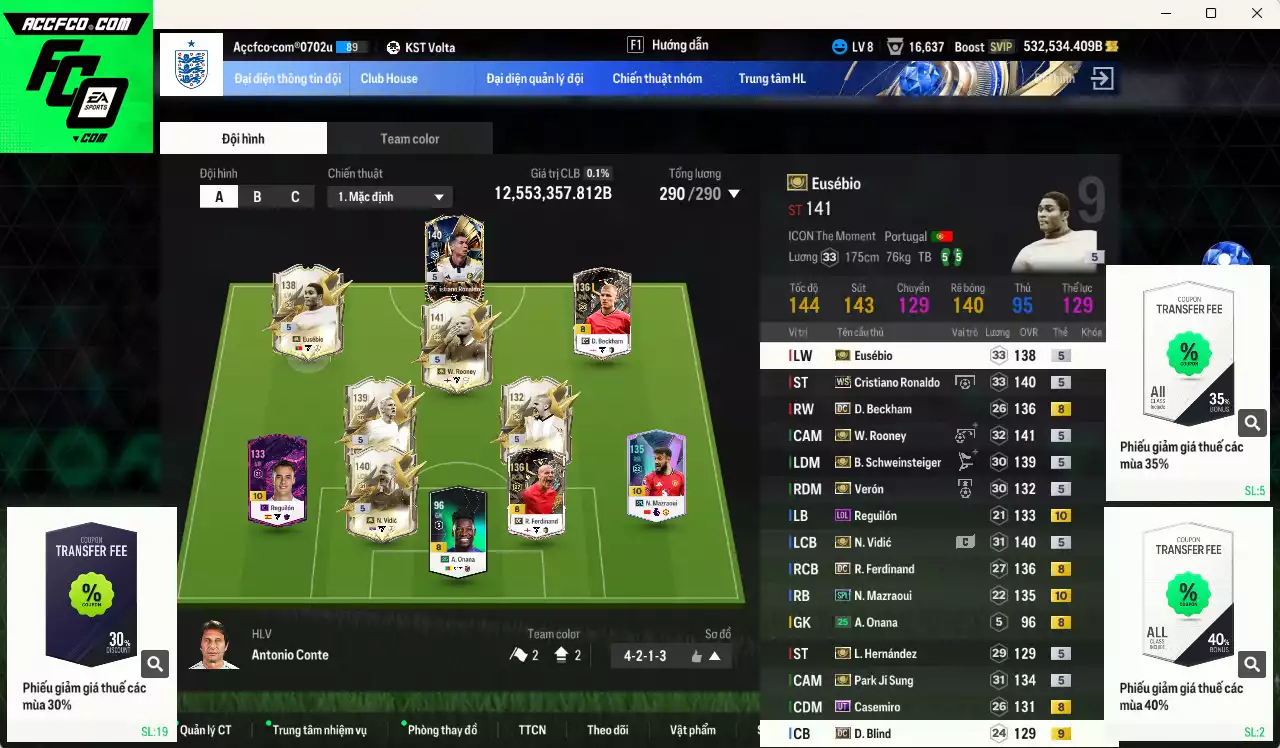This screenshot has width=1280, height=748.
Task: Select squad slot A
Action: (x=219, y=196)
